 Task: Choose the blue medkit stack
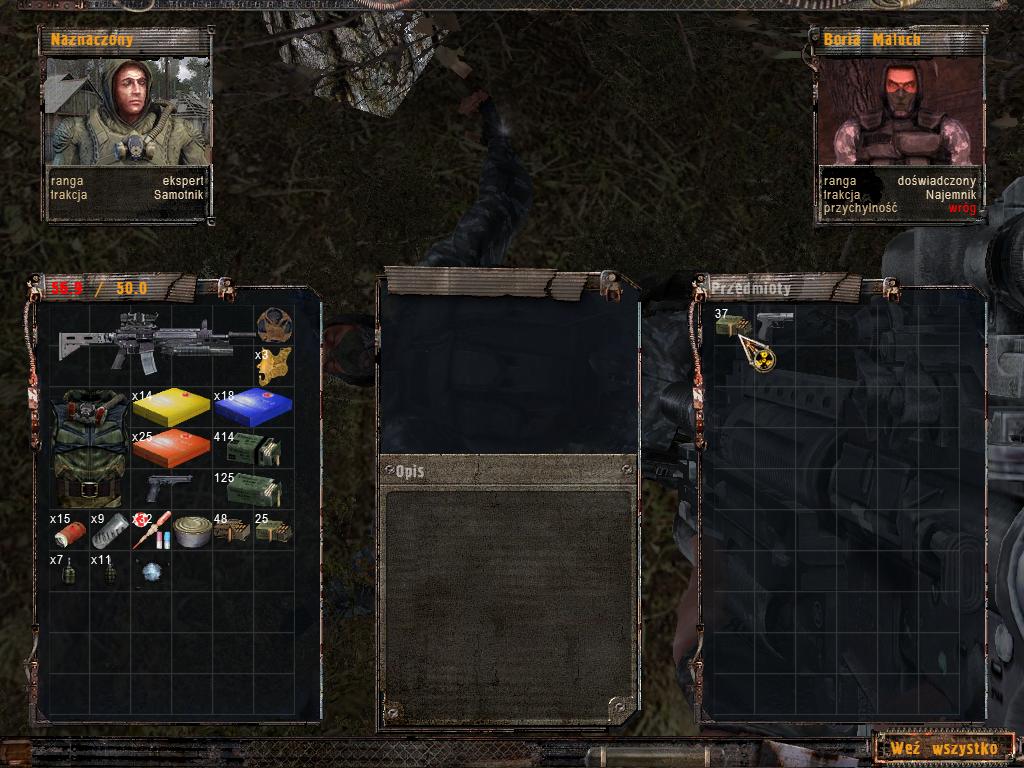tap(253, 408)
